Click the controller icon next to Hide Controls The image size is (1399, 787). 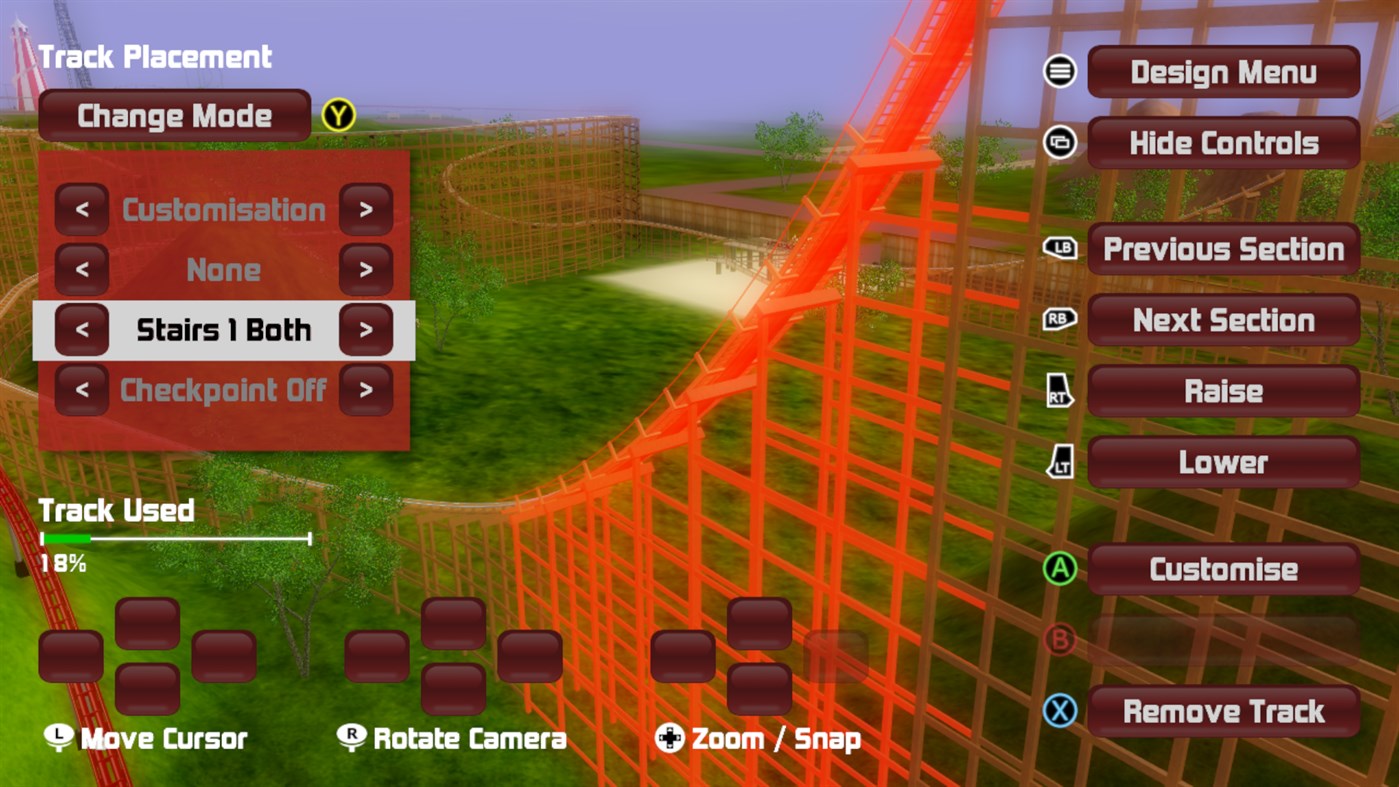(x=1058, y=143)
